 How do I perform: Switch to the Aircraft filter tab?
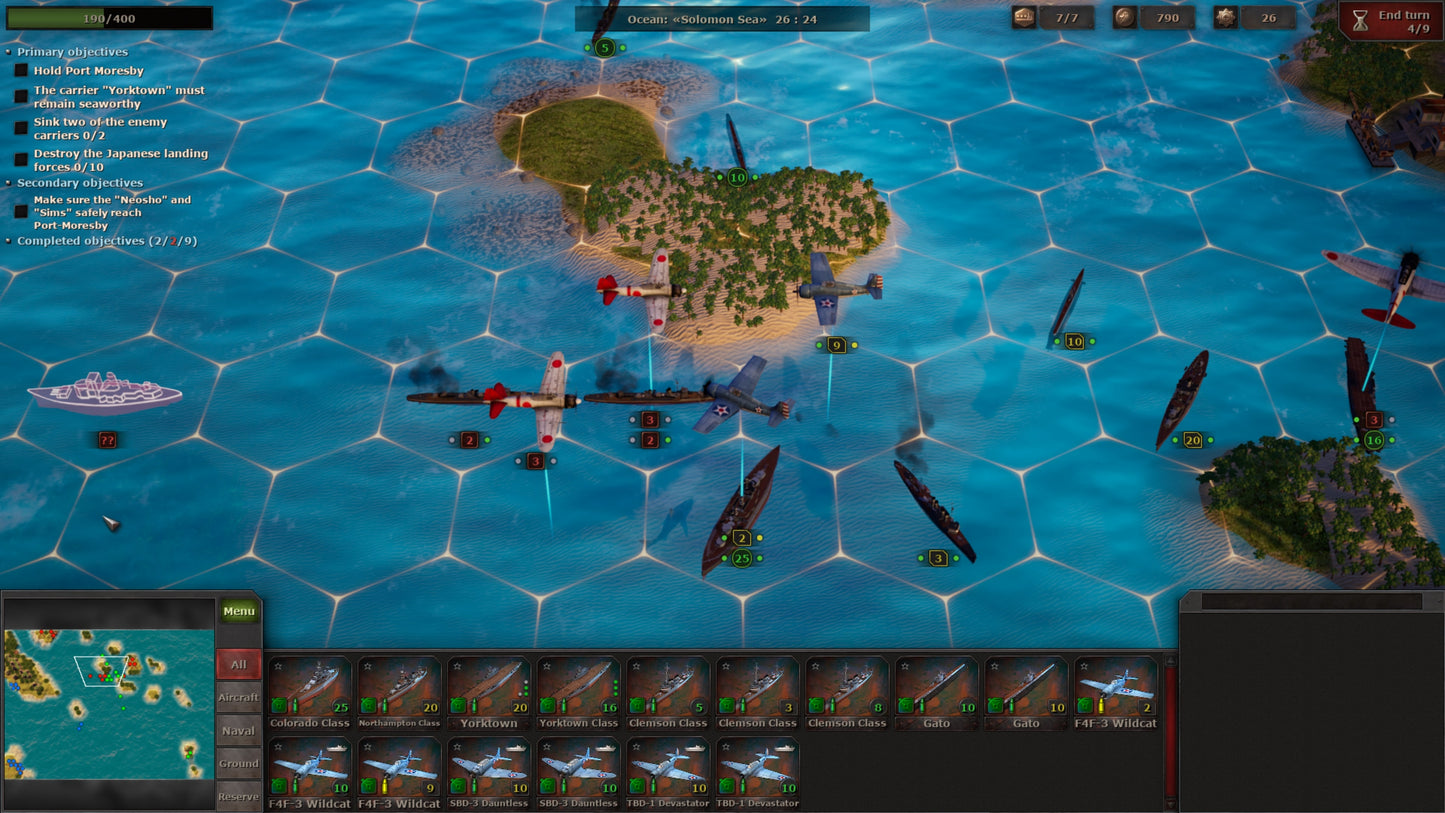tap(238, 697)
